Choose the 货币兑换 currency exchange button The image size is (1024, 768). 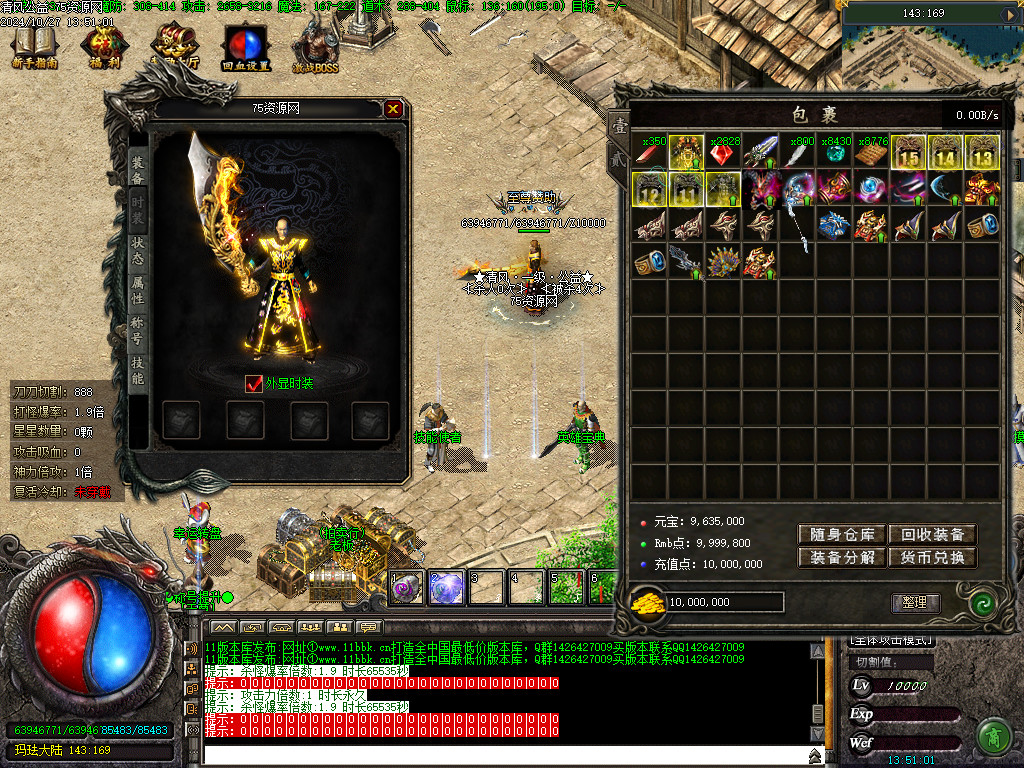(932, 558)
